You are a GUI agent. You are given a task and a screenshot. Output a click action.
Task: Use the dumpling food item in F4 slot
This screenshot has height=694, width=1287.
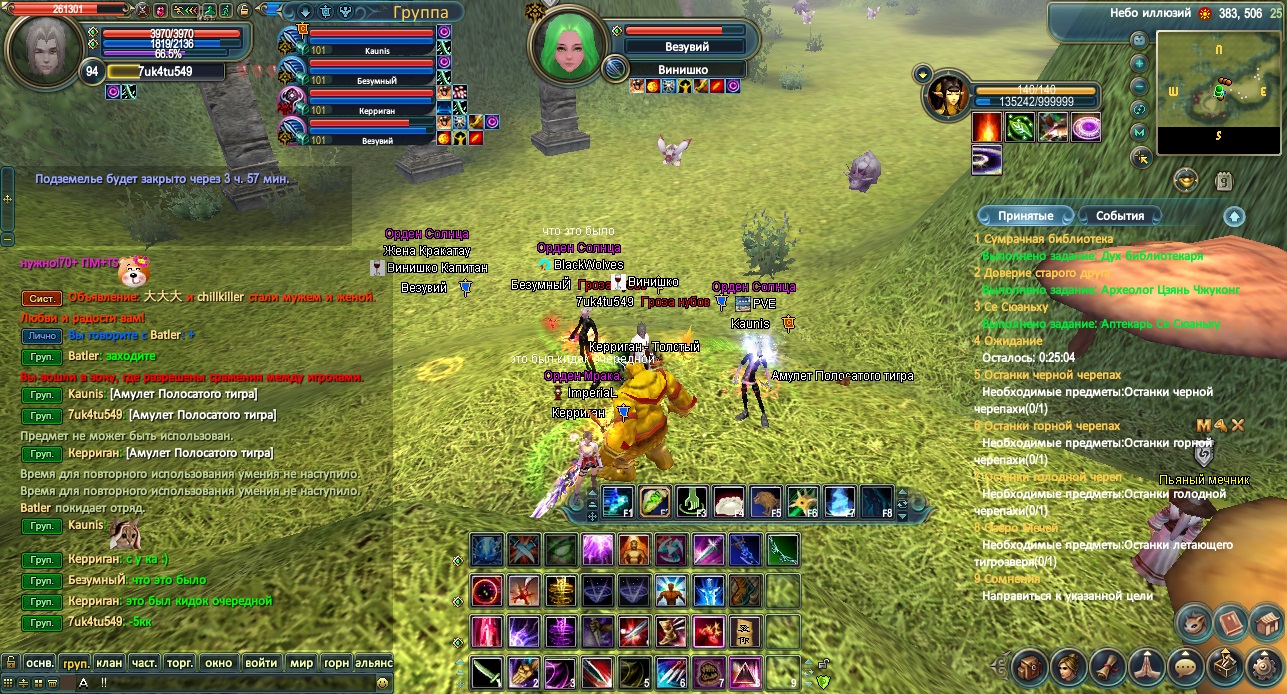point(727,501)
